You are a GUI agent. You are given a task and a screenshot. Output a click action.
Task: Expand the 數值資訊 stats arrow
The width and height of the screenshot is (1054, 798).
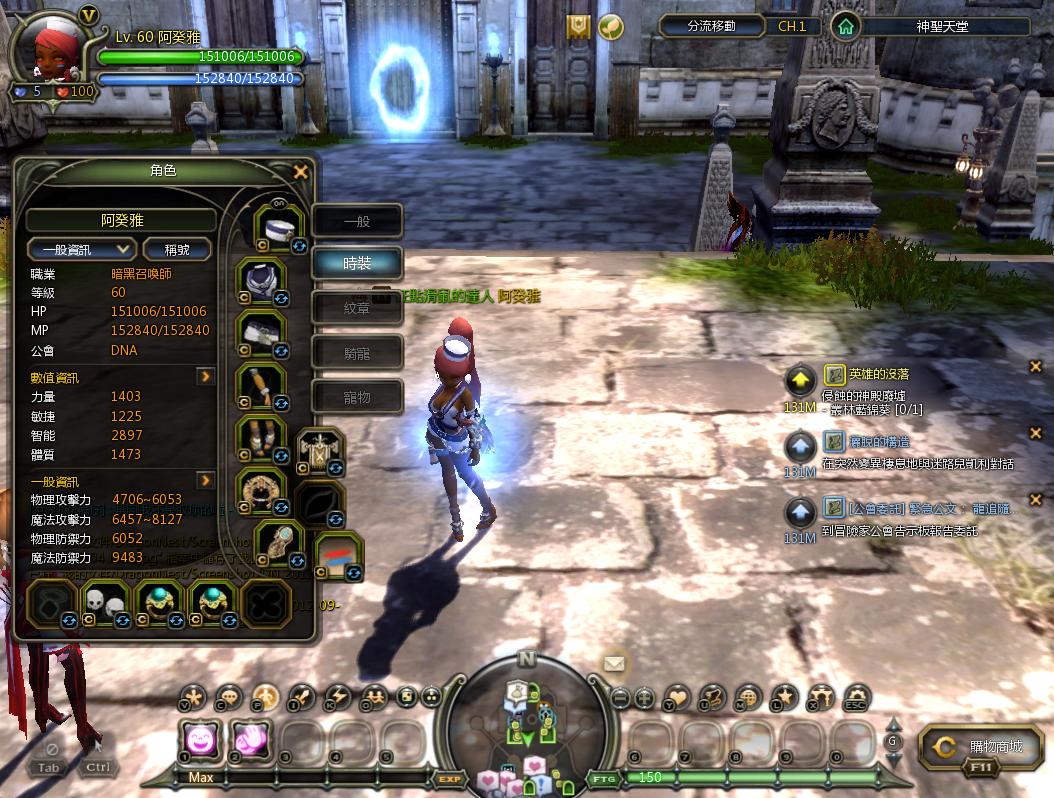click(x=205, y=377)
